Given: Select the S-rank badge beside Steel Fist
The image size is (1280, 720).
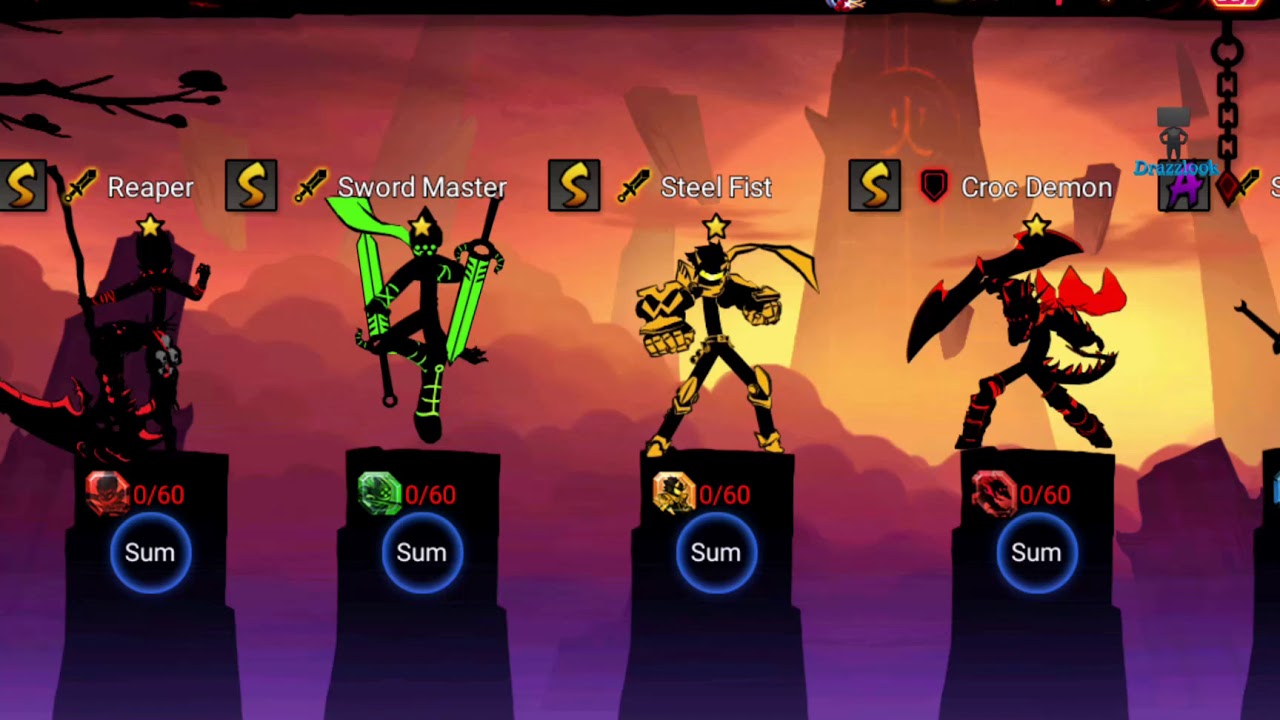Looking at the screenshot, I should click(574, 186).
